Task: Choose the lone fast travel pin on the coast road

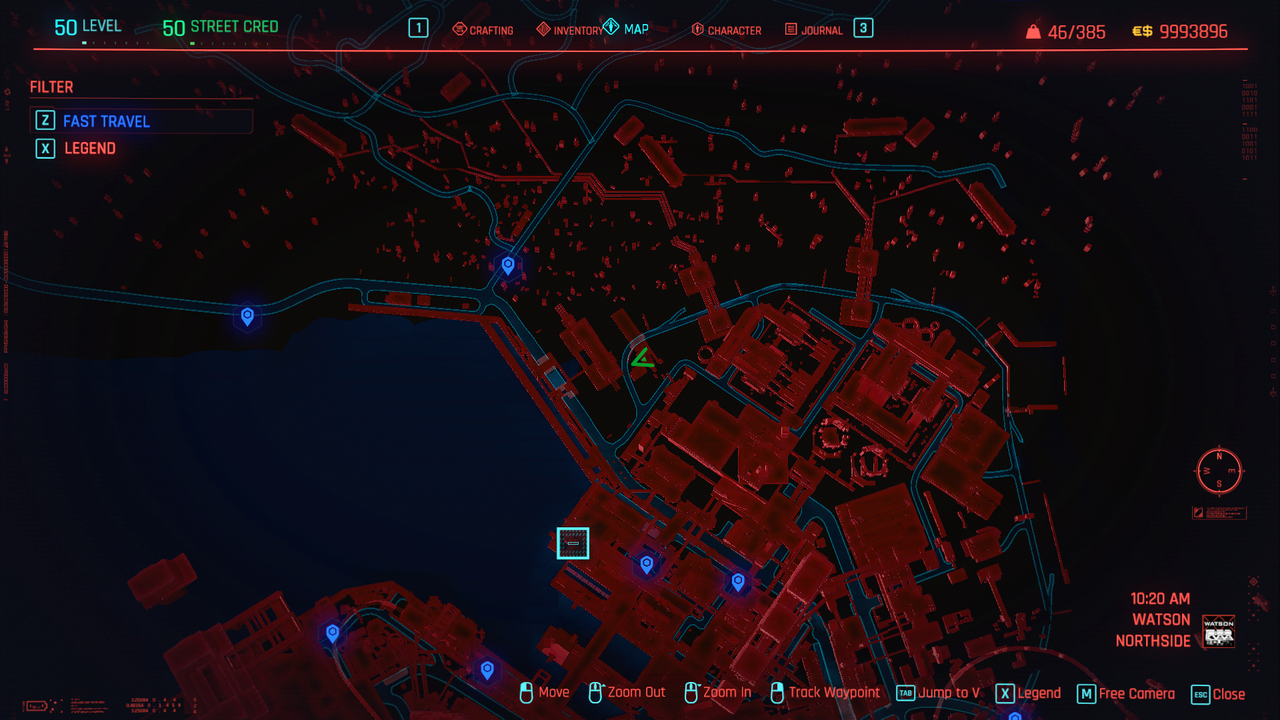Action: (x=247, y=316)
